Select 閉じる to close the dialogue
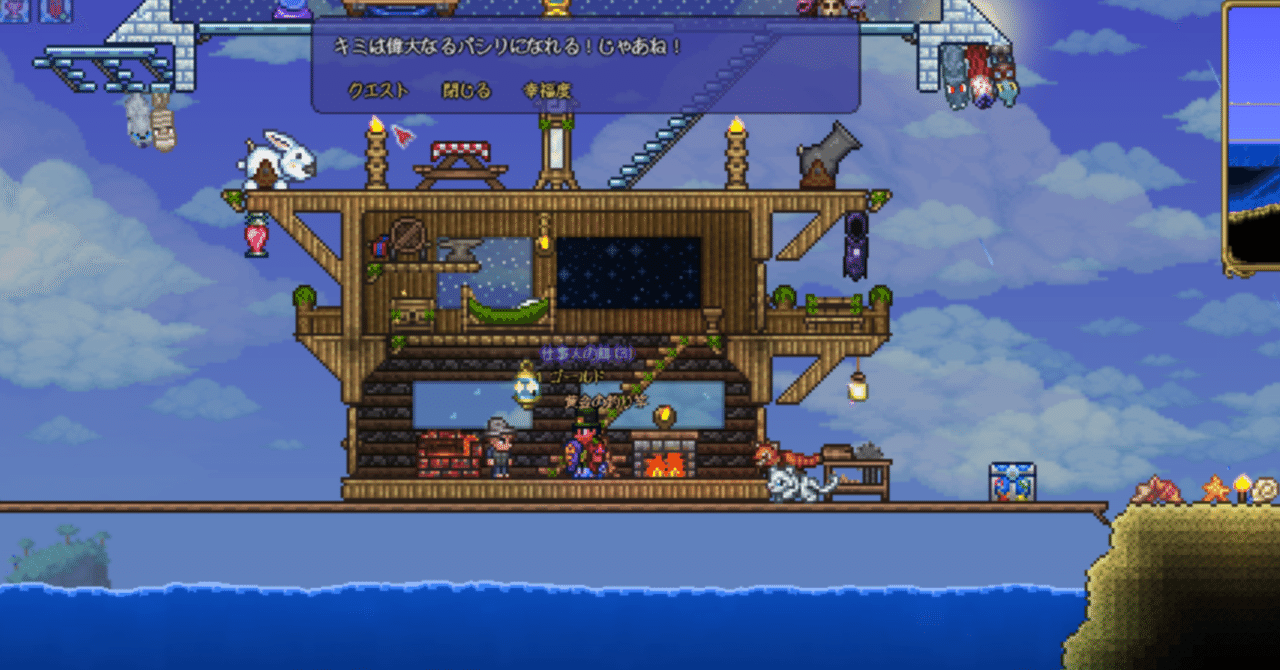This screenshot has width=1280, height=670. point(467,90)
